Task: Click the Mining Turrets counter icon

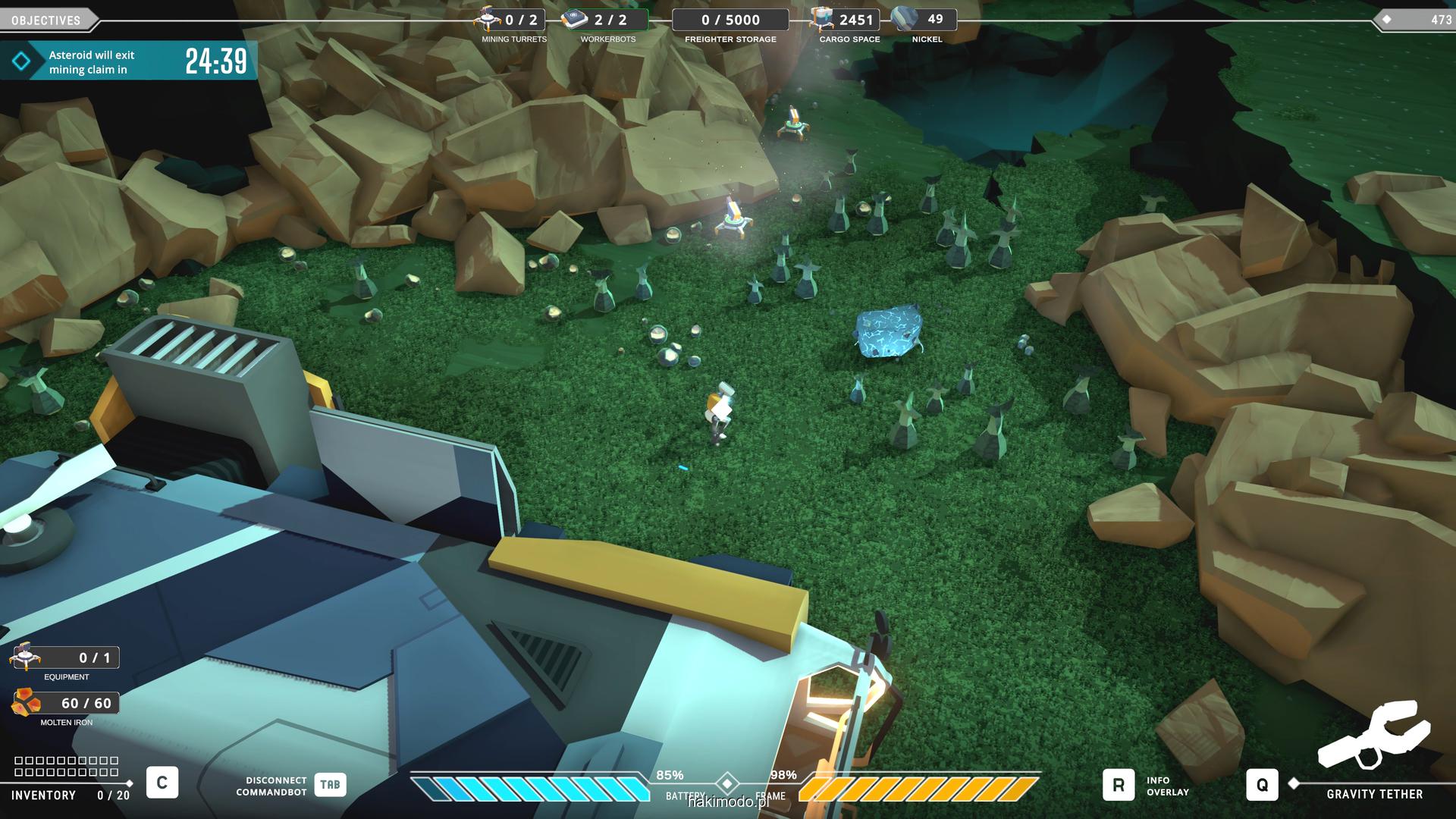Action: (x=487, y=19)
